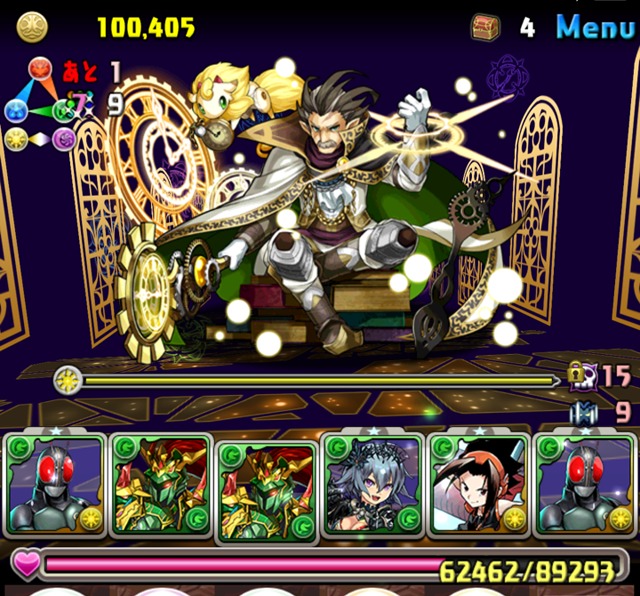Image resolution: width=640 pixels, height=596 pixels.
Task: Open the Menu
Action: [x=595, y=27]
